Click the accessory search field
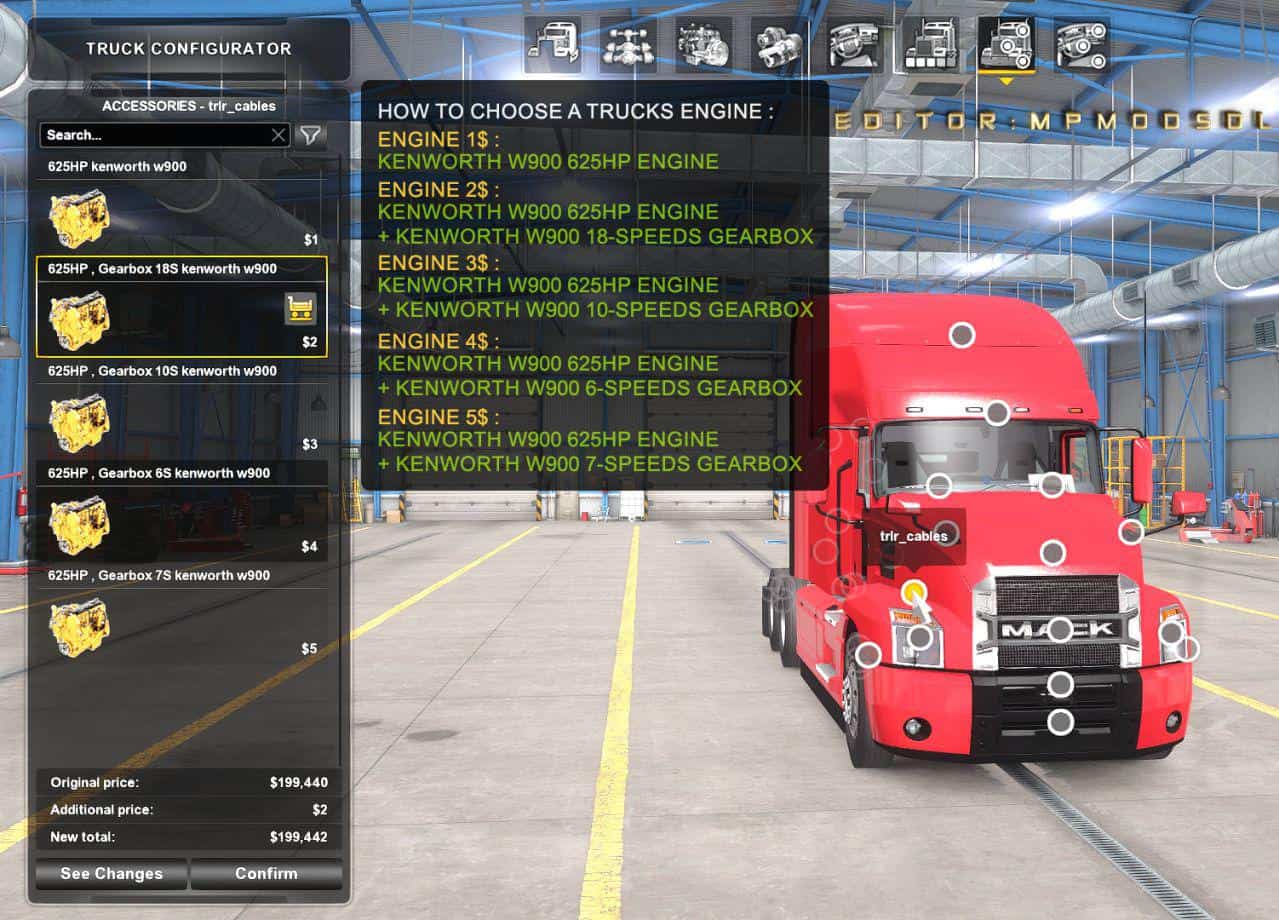The image size is (1279, 920). 155,135
